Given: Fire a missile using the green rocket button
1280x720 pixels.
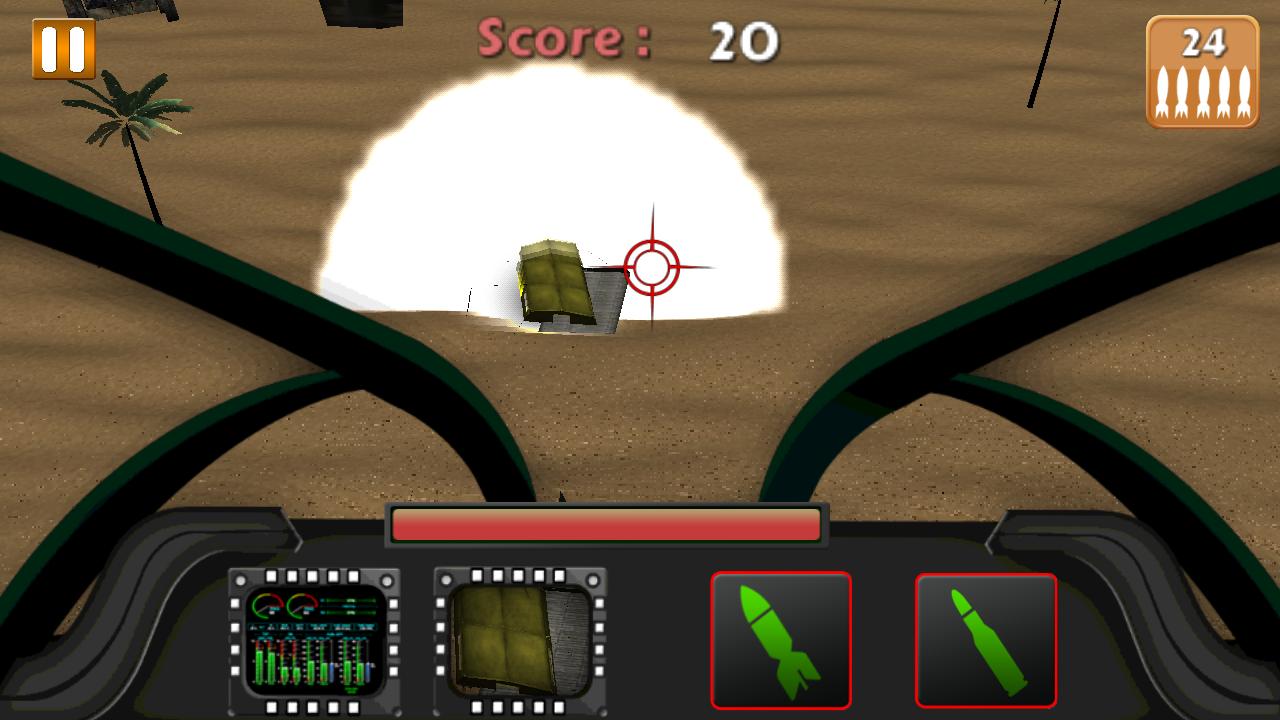Looking at the screenshot, I should 782,640.
